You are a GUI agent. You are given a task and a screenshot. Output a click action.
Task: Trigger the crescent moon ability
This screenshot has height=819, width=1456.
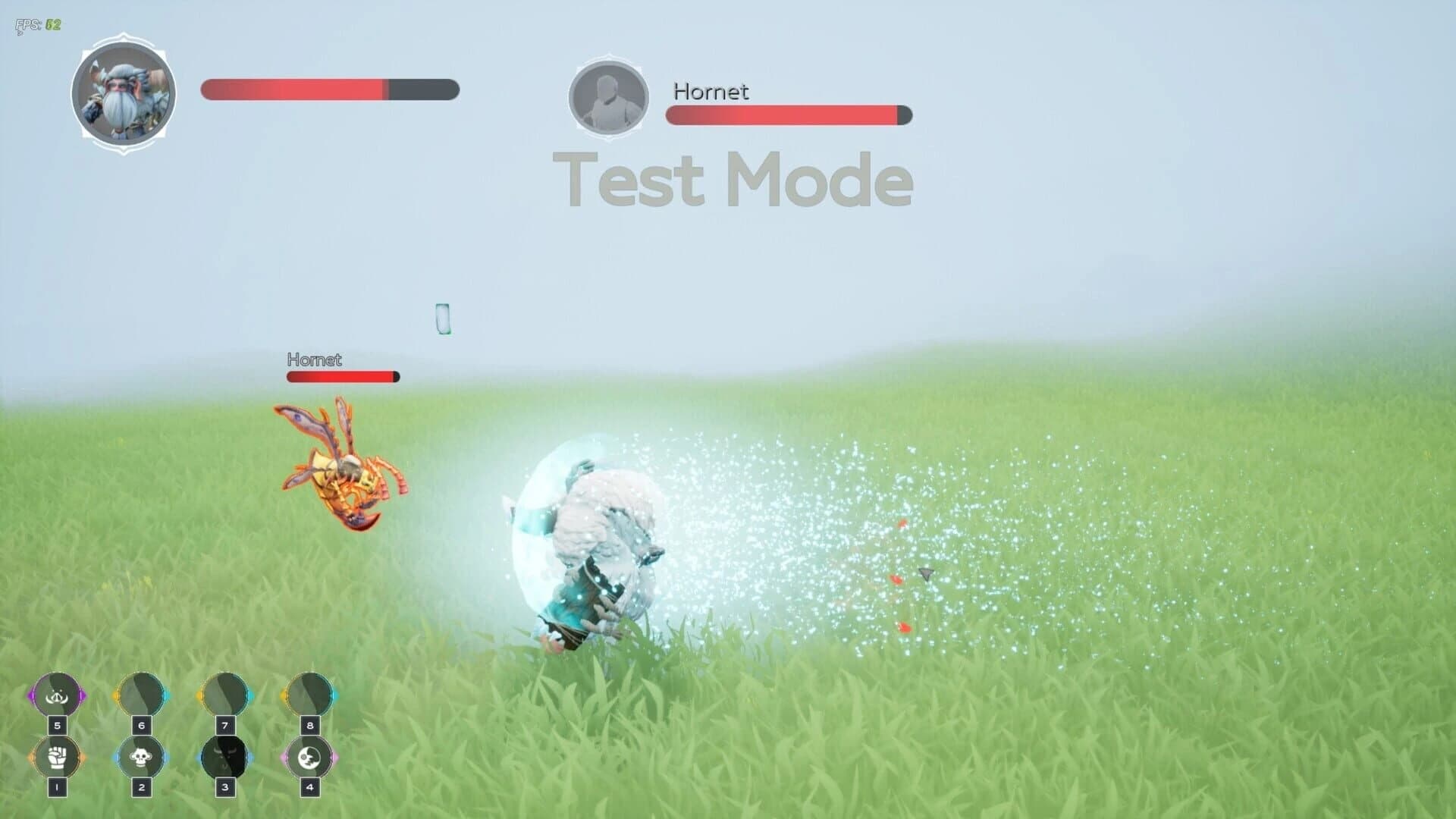309,757
